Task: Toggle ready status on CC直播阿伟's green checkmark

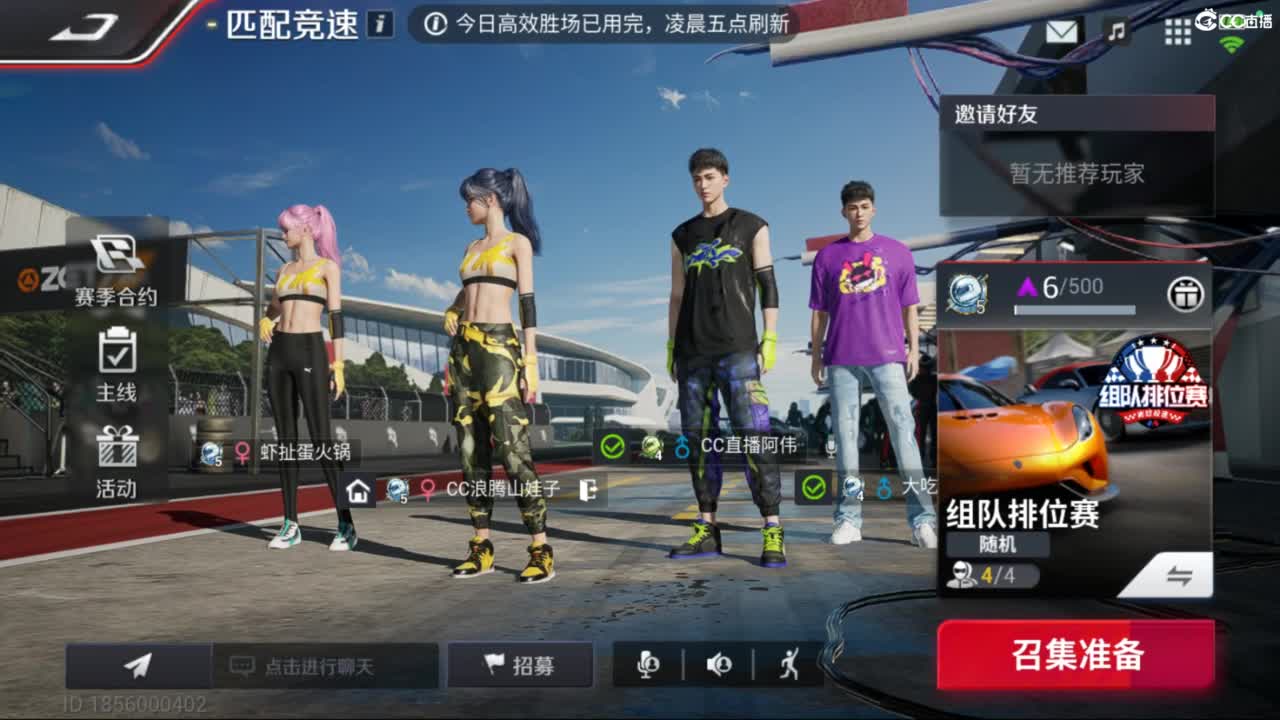Action: [x=612, y=448]
